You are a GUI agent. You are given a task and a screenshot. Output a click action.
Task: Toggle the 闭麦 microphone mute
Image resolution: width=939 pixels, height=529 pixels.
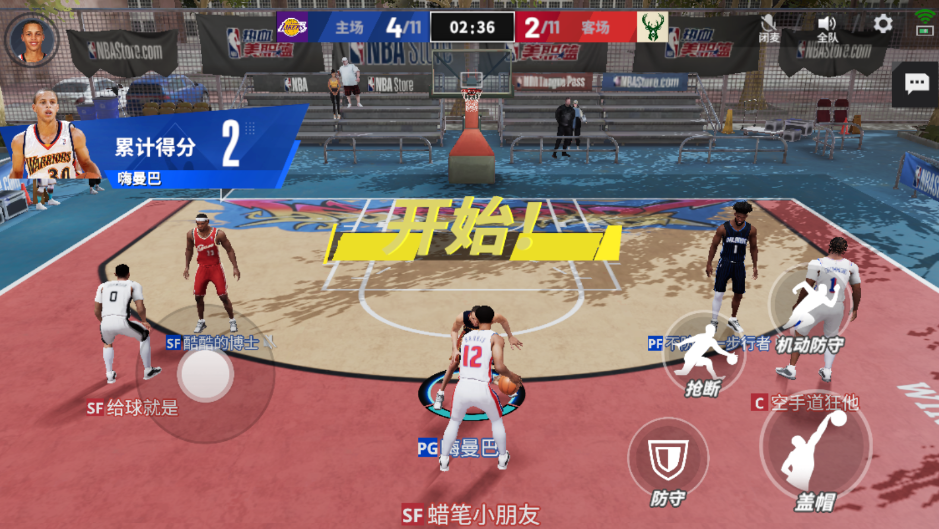click(769, 27)
